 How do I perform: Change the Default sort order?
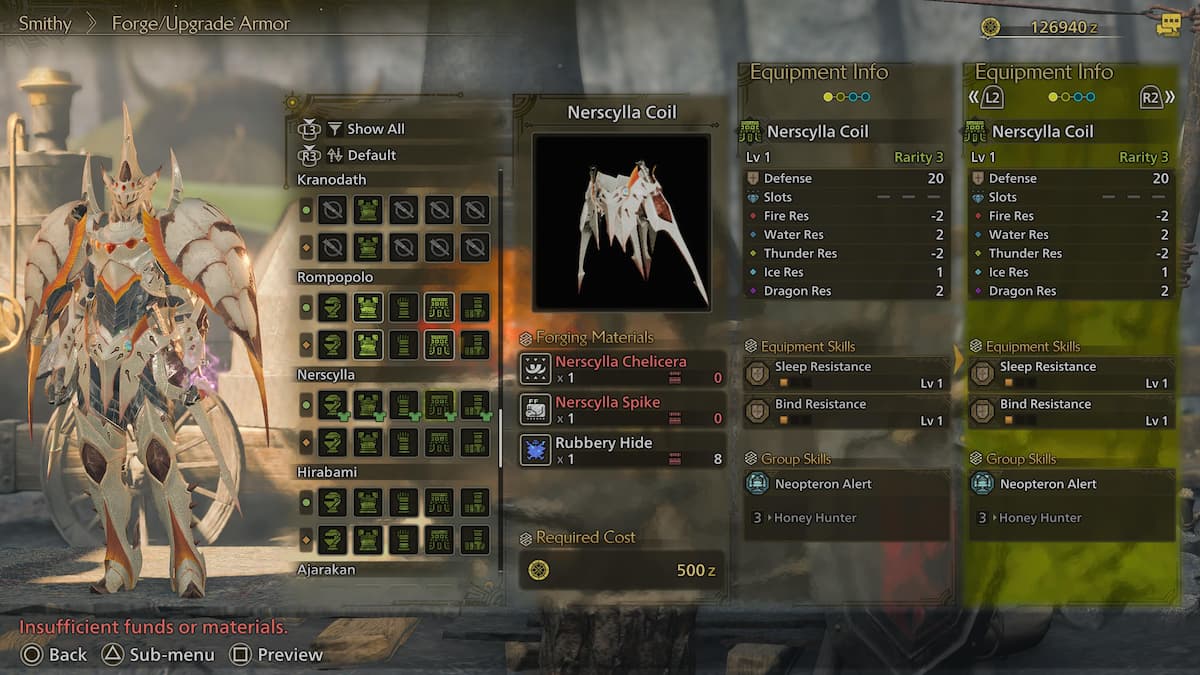(x=371, y=155)
